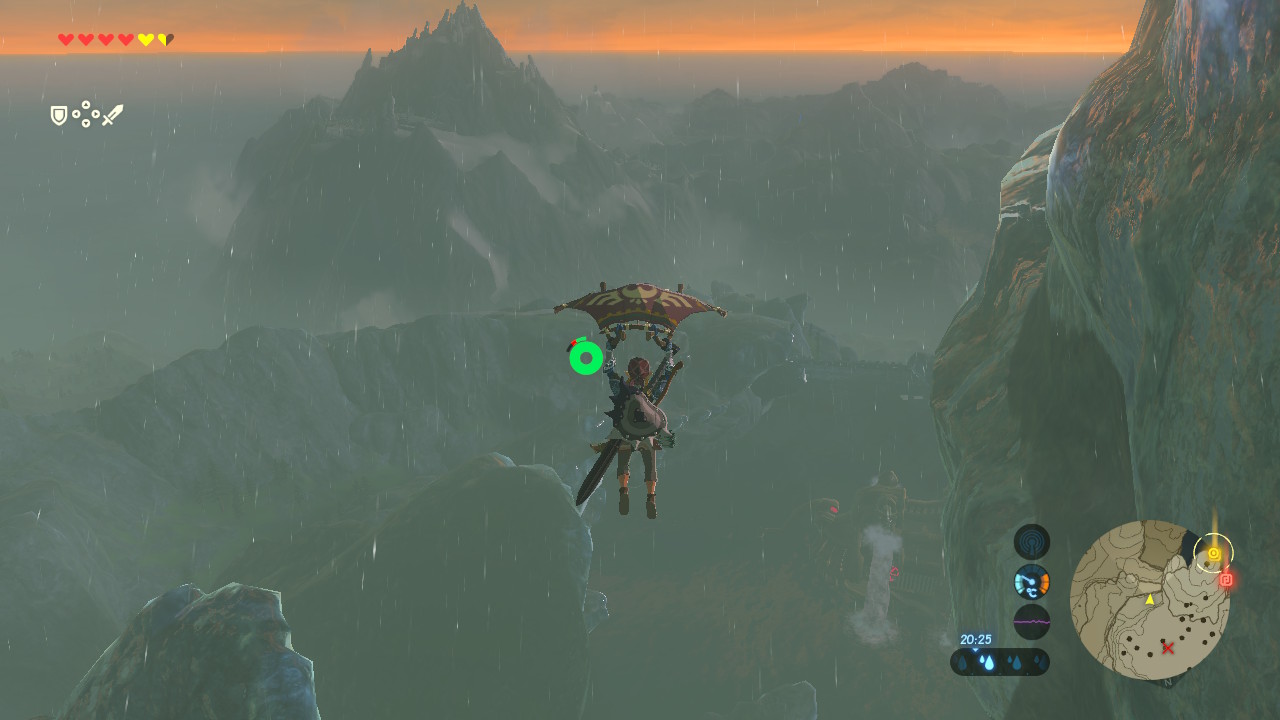Select the glowing red marker at minimap edge

(1226, 579)
